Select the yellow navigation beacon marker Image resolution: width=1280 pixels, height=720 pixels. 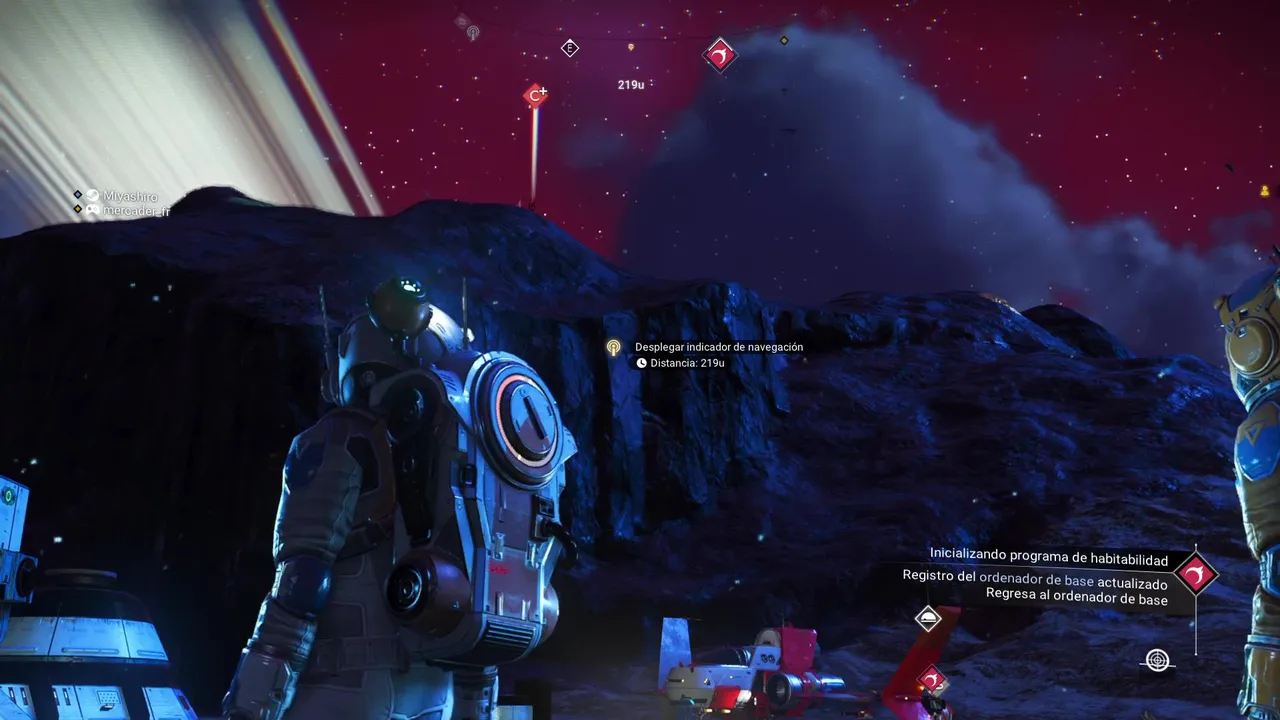(x=614, y=348)
